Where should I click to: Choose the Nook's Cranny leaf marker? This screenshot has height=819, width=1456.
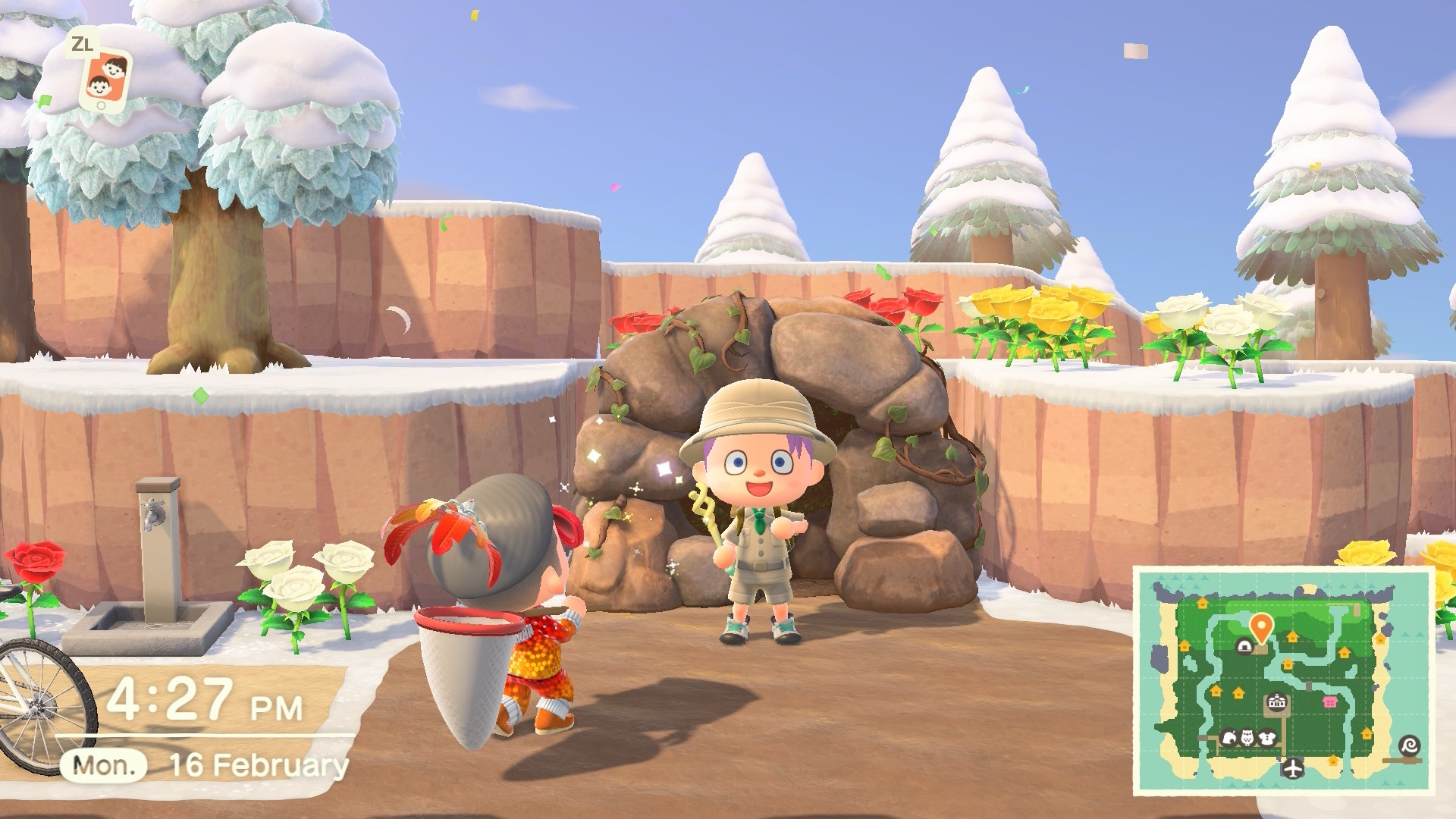[x=1229, y=737]
